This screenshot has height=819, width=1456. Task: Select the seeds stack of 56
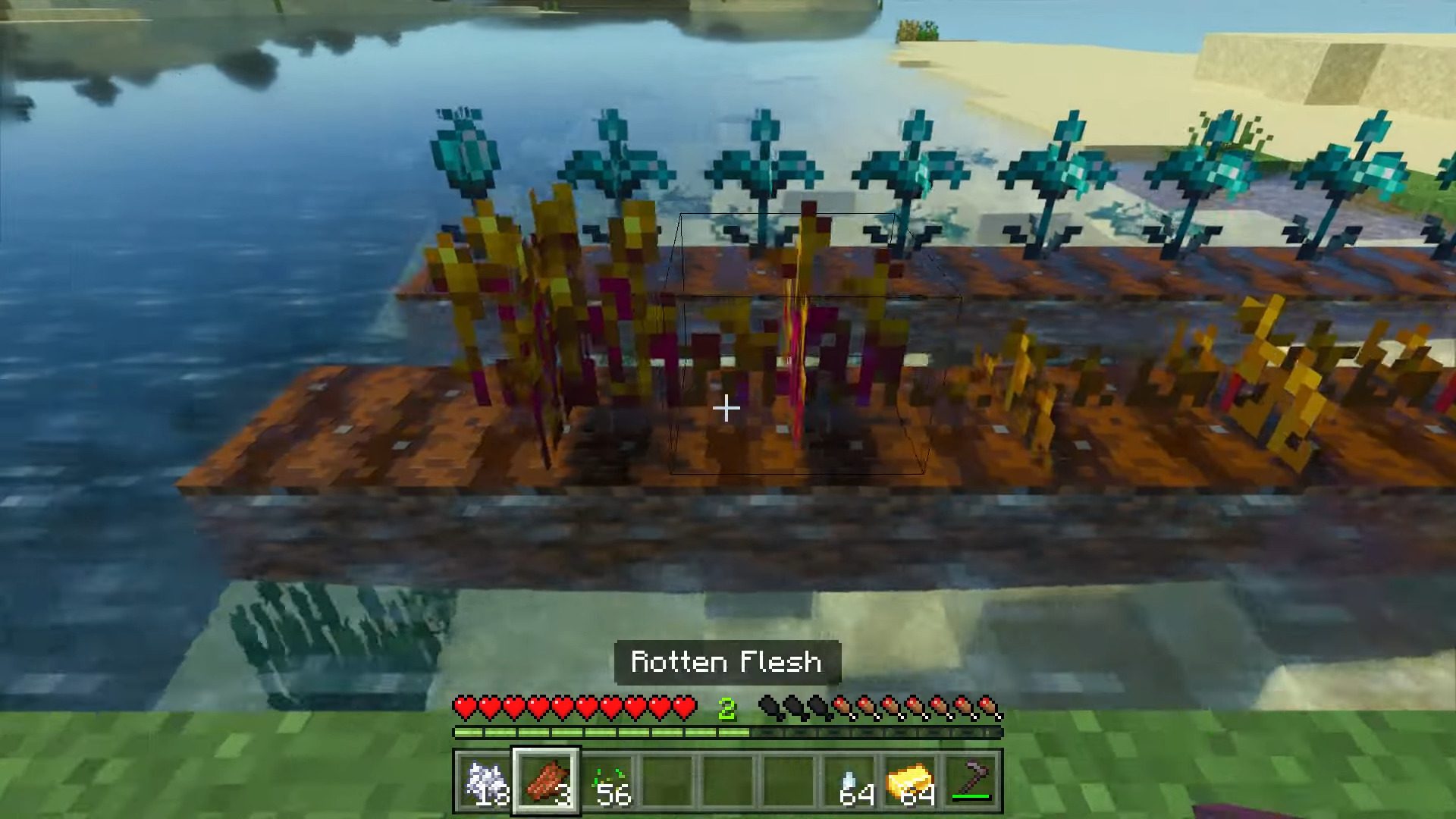pos(607,781)
